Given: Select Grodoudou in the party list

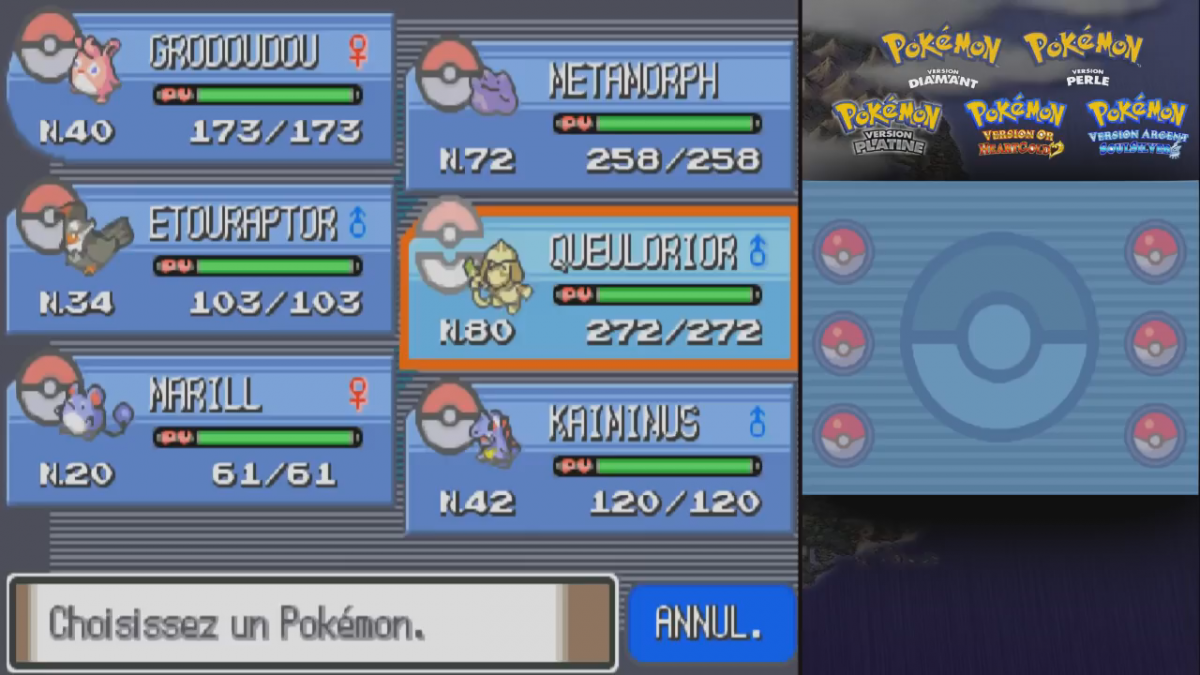Looking at the screenshot, I should (200, 88).
